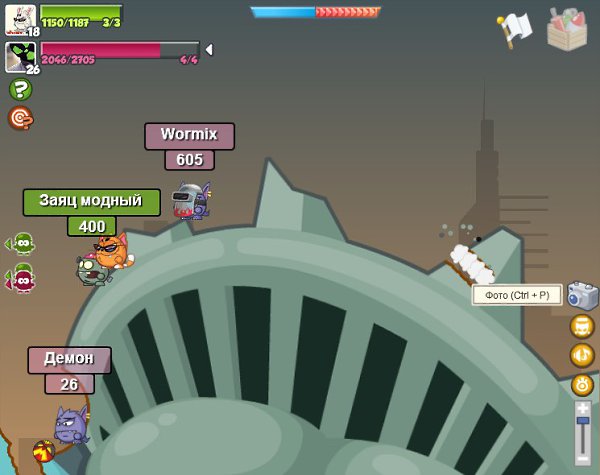Click the plus button above zoom slider

[583, 408]
